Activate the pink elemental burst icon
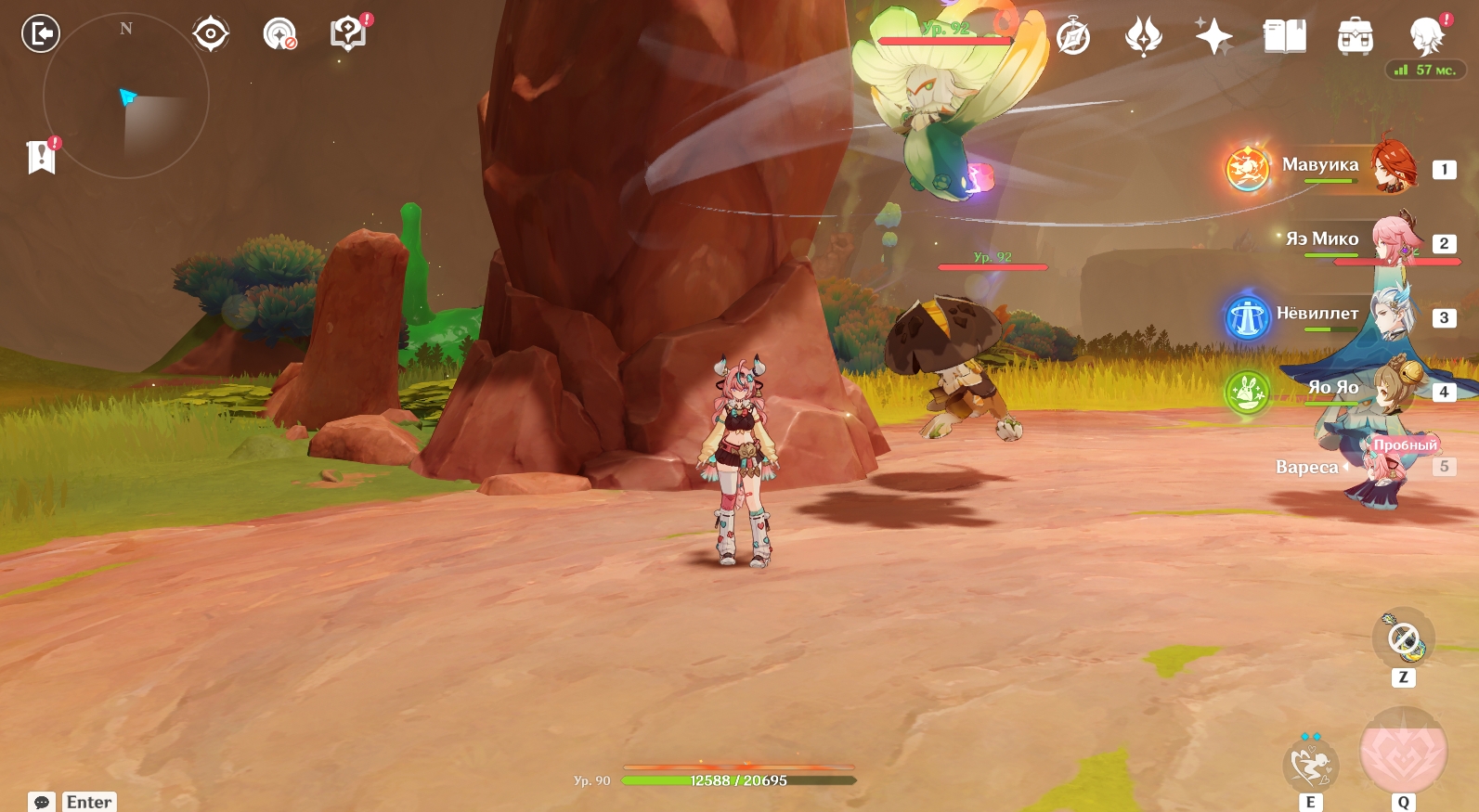 tap(1403, 752)
